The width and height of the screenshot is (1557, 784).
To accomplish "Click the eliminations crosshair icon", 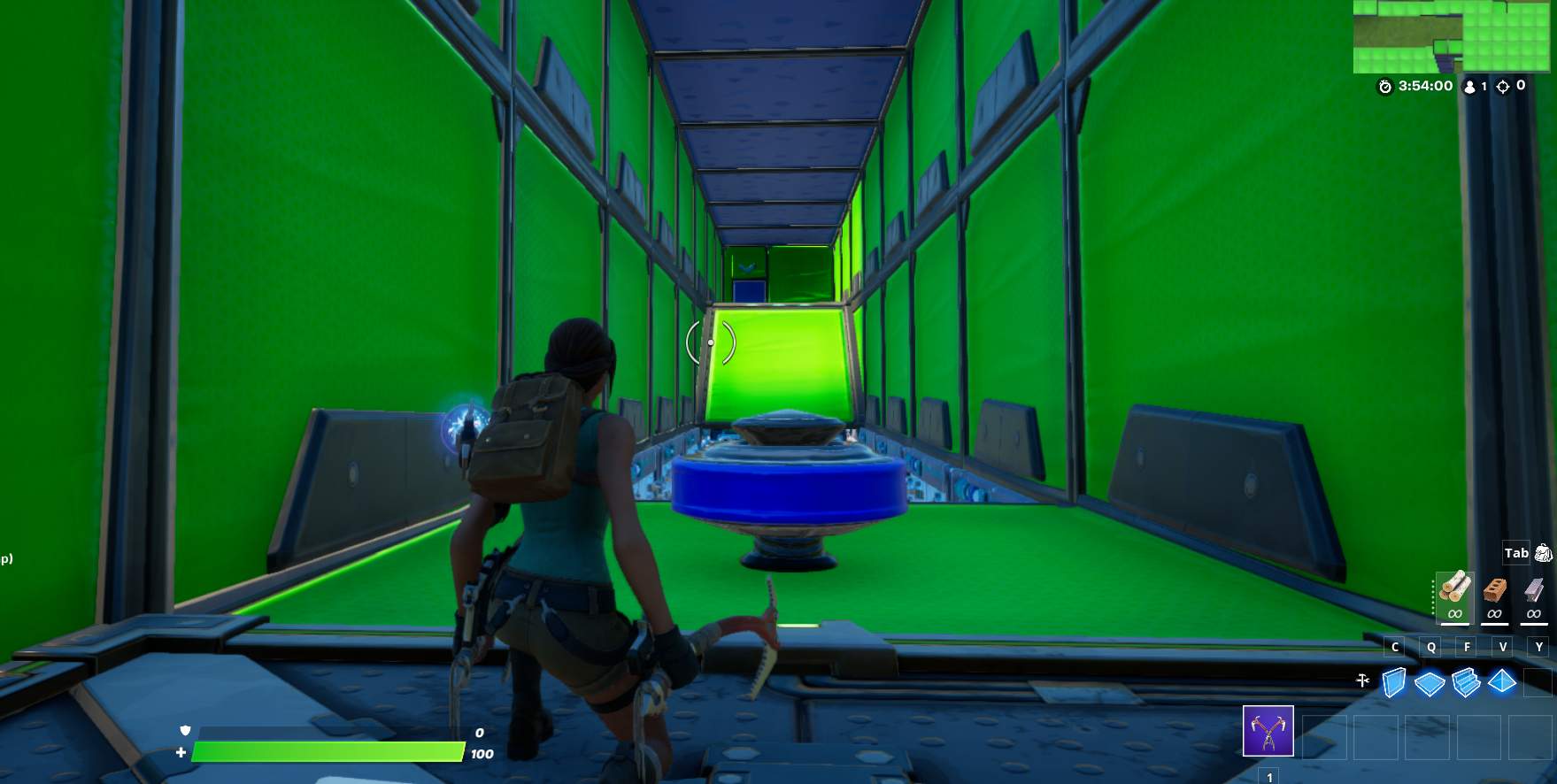I will click(1505, 87).
